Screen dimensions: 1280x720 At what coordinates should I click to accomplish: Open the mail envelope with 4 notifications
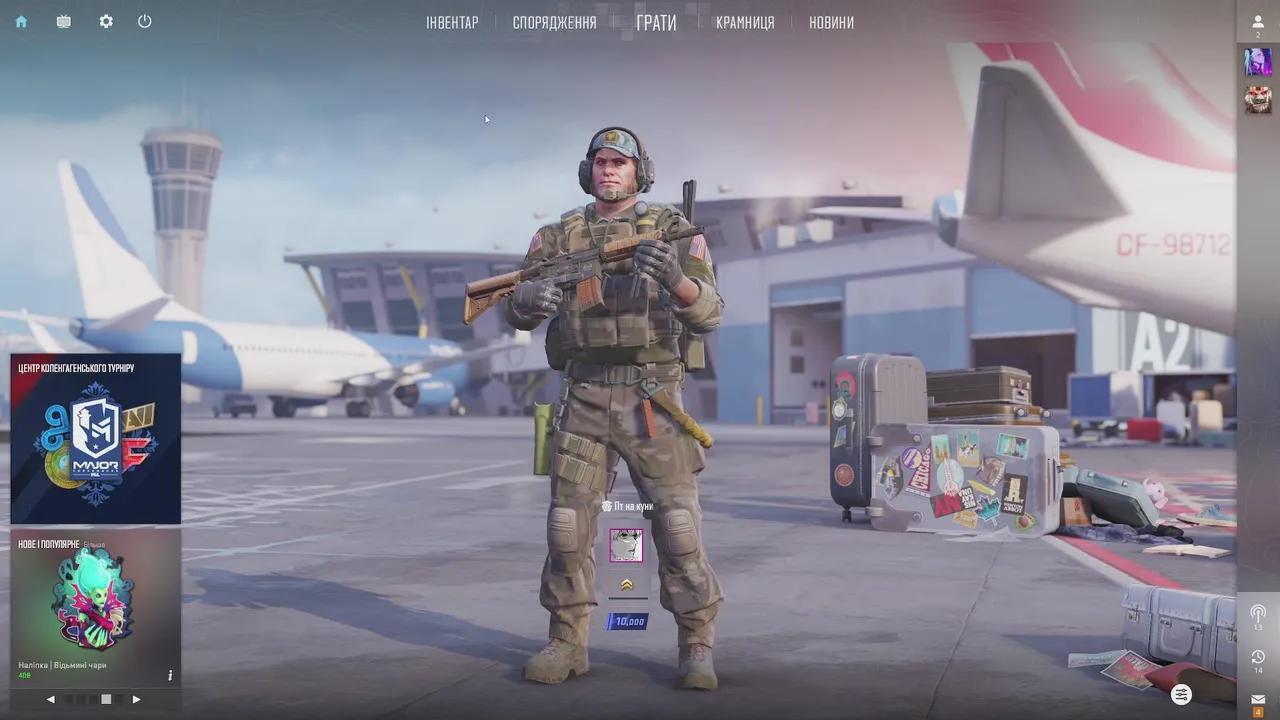point(1258,697)
